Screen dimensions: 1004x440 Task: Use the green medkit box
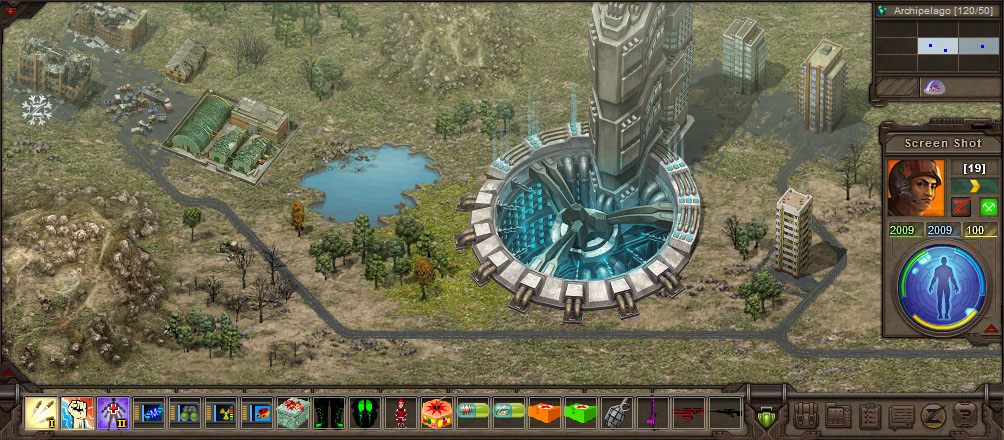(x=580, y=412)
